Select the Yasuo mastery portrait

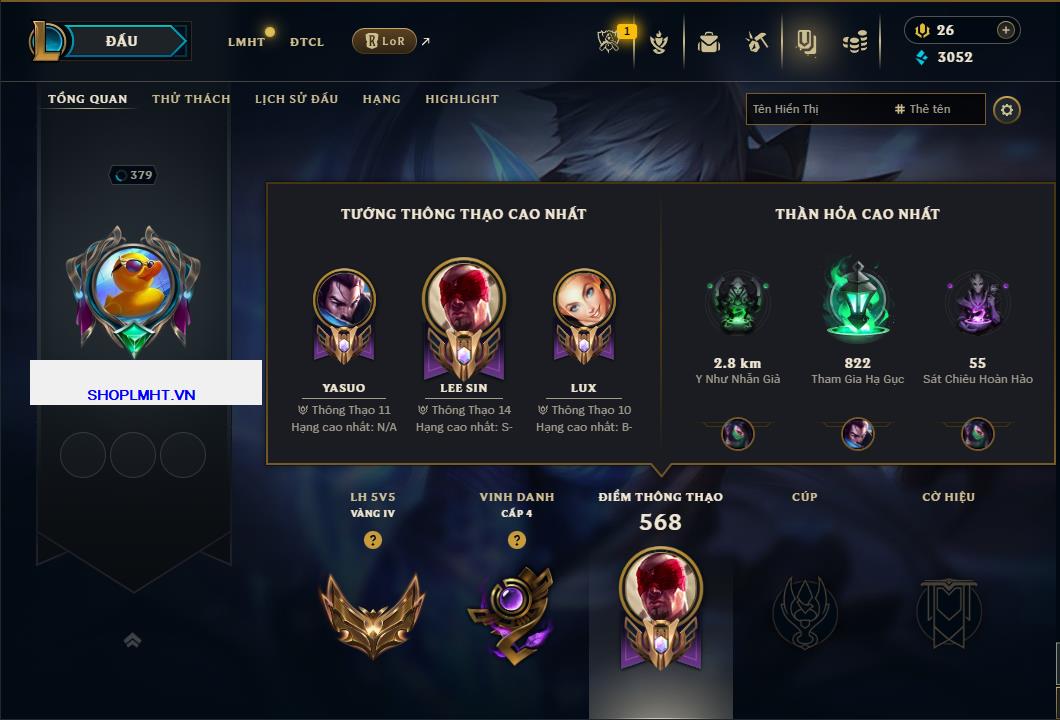coord(344,303)
